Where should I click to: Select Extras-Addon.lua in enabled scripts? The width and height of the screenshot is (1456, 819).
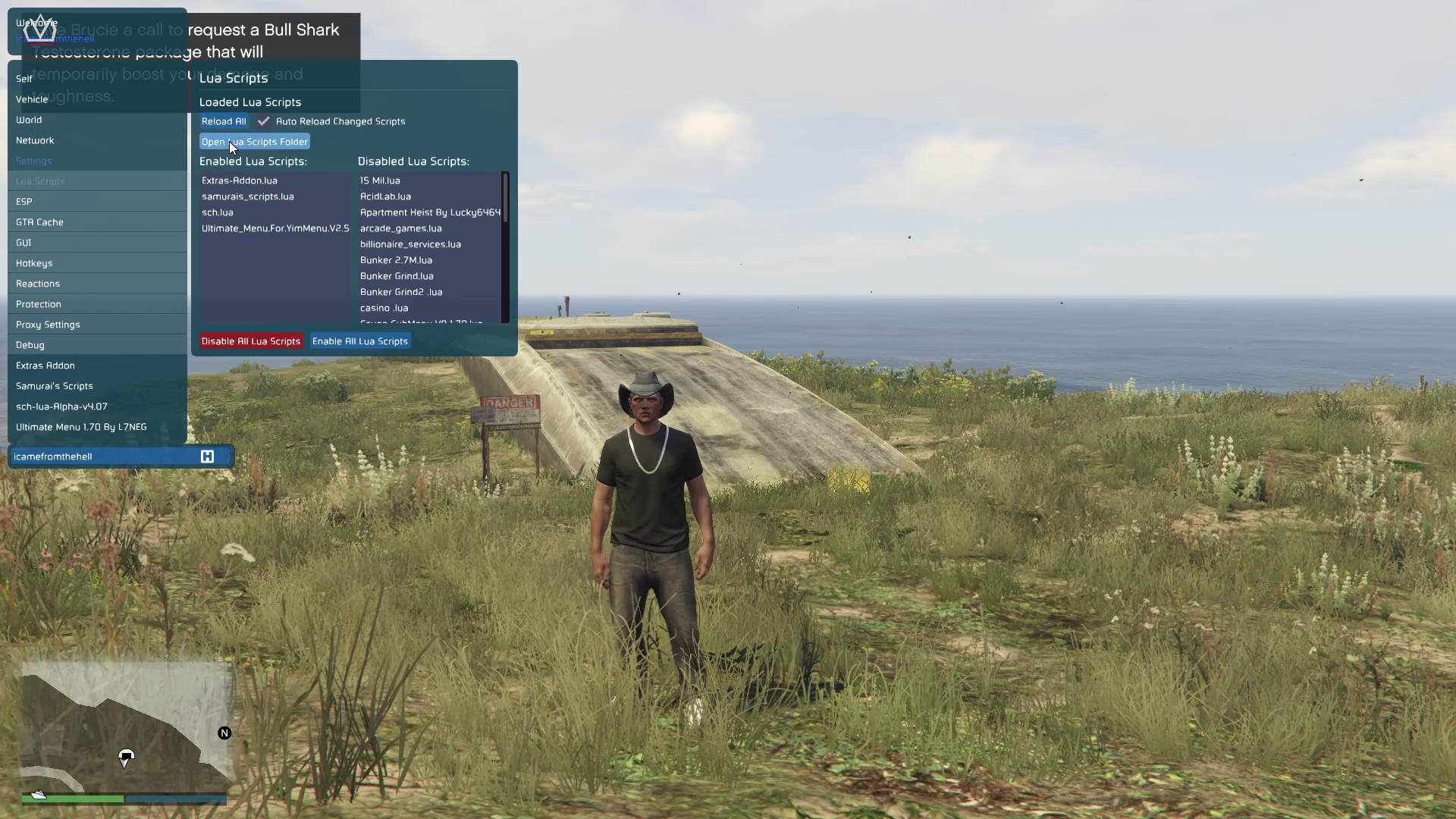point(240,180)
